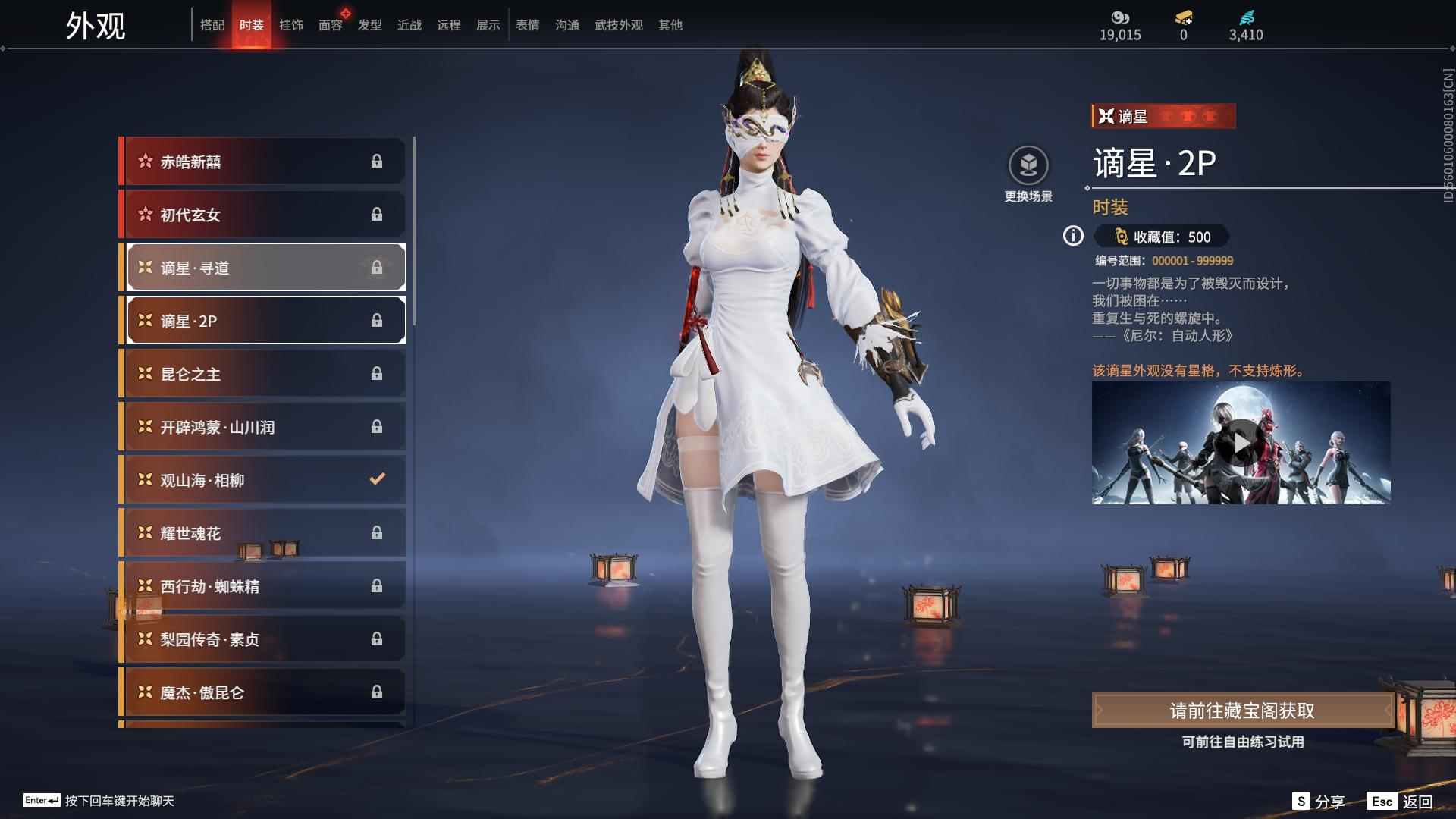Viewport: 1456px width, 819px height.
Task: Switch to the 挂饰 tab
Action: [x=290, y=25]
